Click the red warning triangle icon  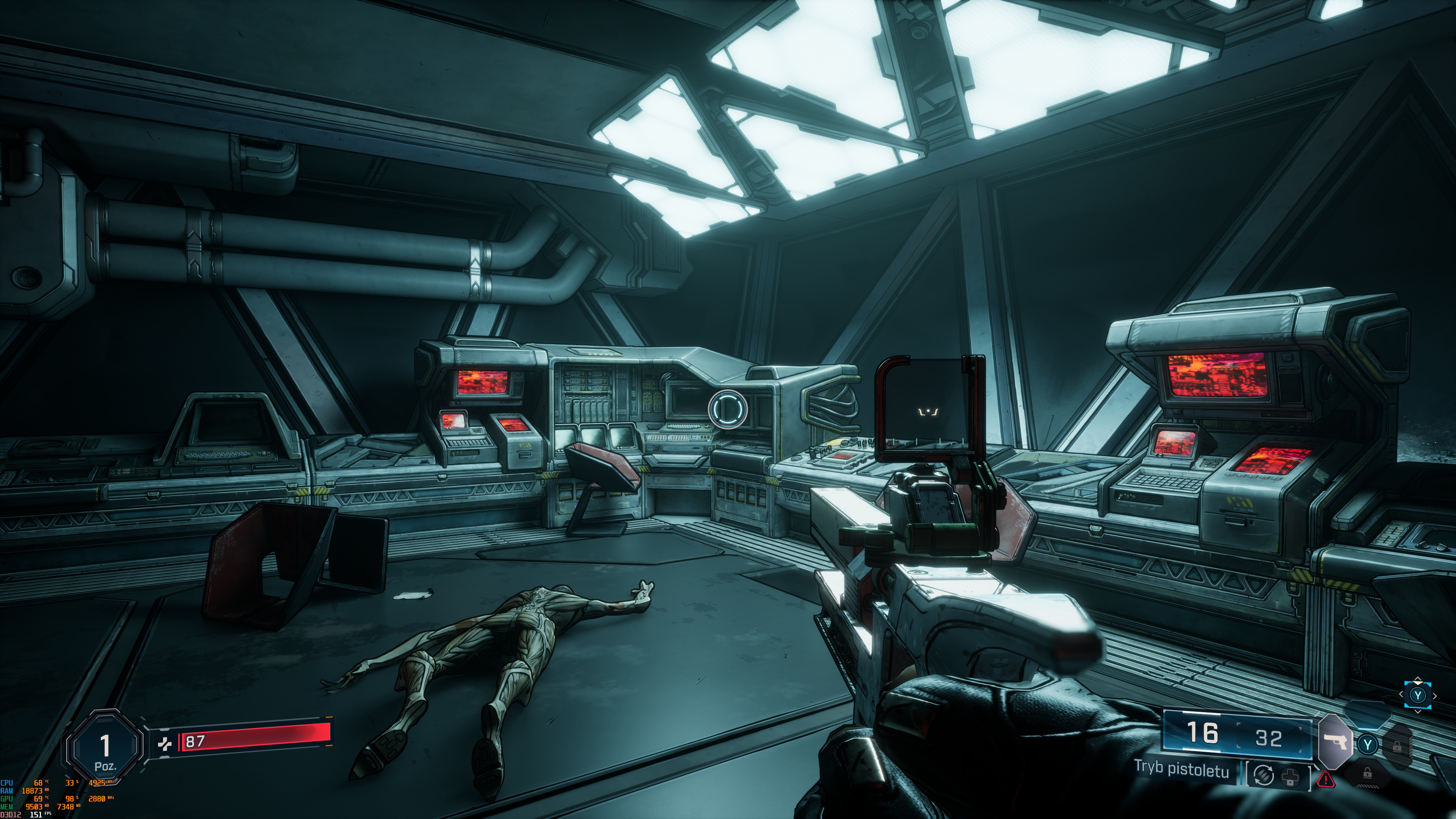pyautogui.click(x=1326, y=781)
